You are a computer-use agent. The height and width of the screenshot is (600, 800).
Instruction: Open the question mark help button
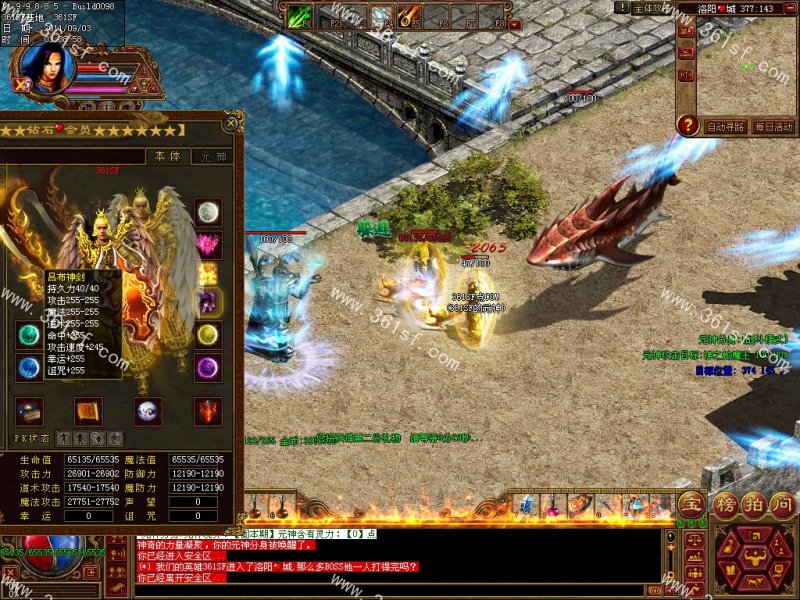[687, 125]
